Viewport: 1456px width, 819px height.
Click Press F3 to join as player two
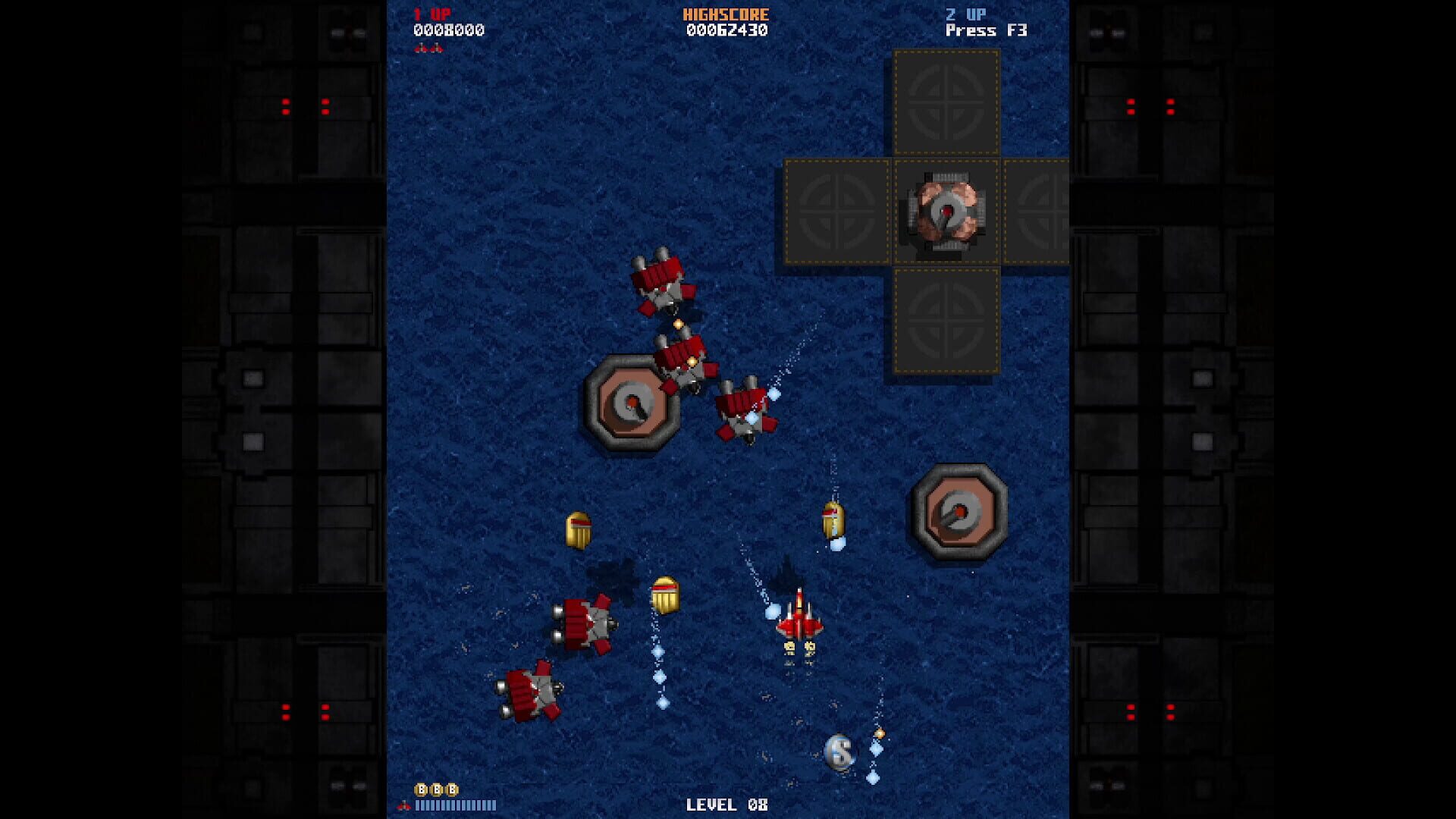989,31
